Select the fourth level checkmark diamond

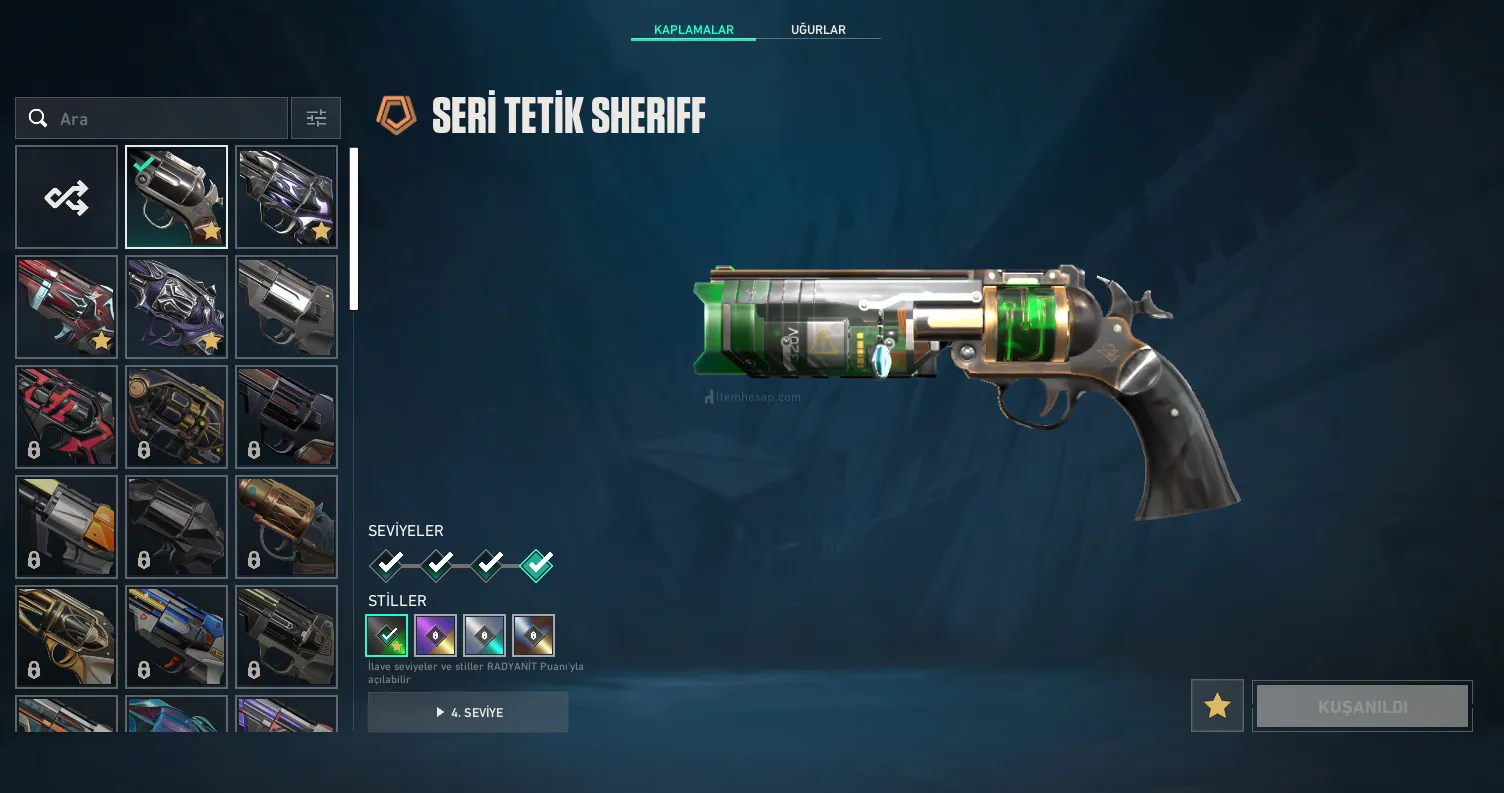(537, 566)
